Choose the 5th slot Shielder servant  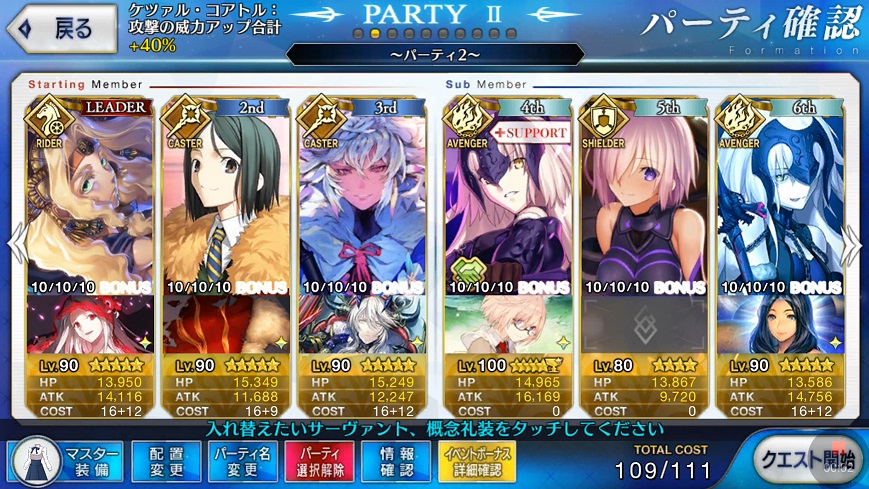pyautogui.click(x=643, y=190)
